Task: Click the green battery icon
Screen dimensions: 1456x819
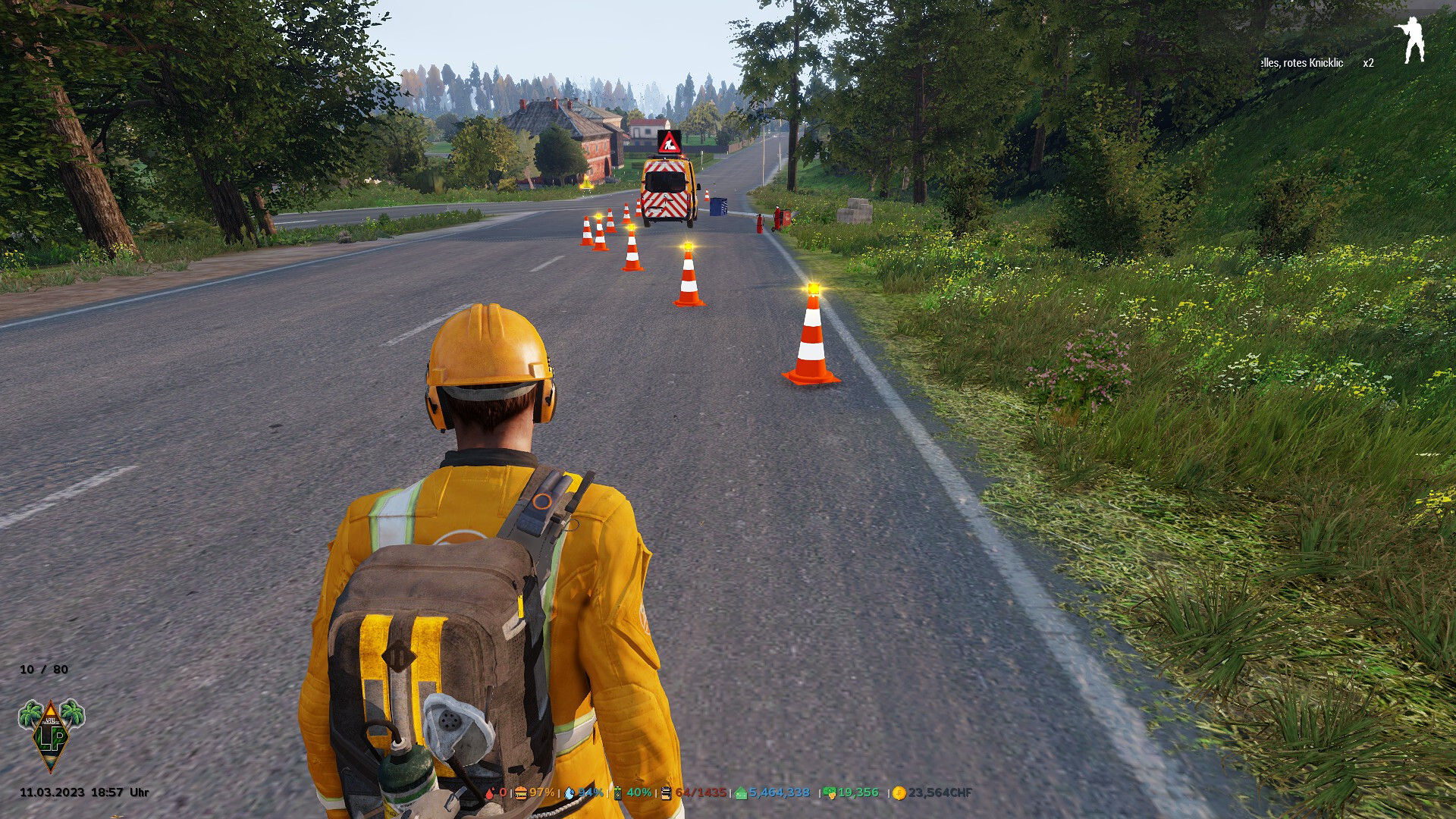Action: [618, 793]
